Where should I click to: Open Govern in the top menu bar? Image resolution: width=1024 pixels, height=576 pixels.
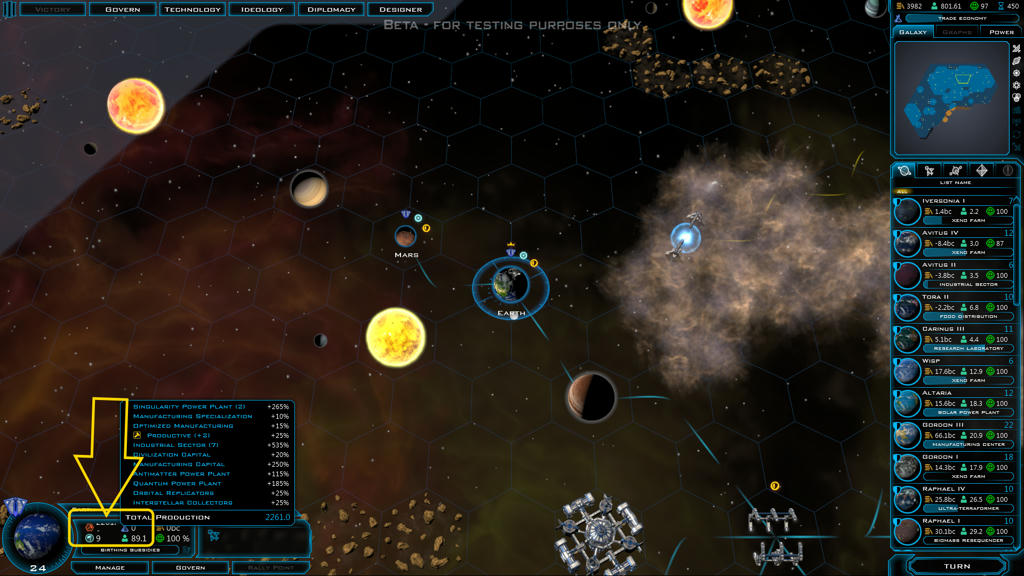pyautogui.click(x=124, y=9)
